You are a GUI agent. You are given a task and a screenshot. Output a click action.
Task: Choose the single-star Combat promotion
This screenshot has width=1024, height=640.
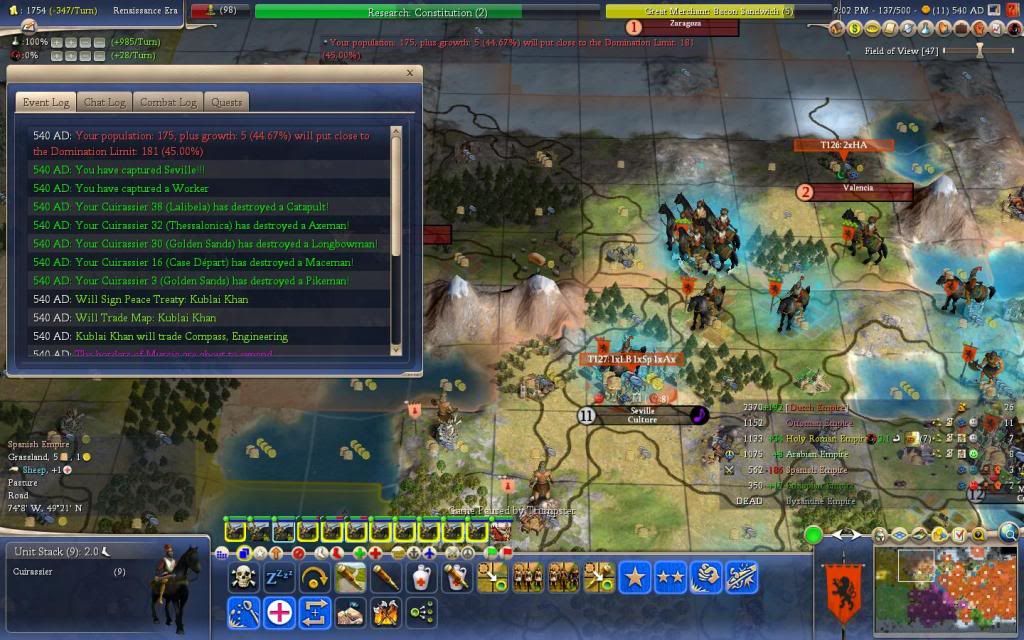633,577
